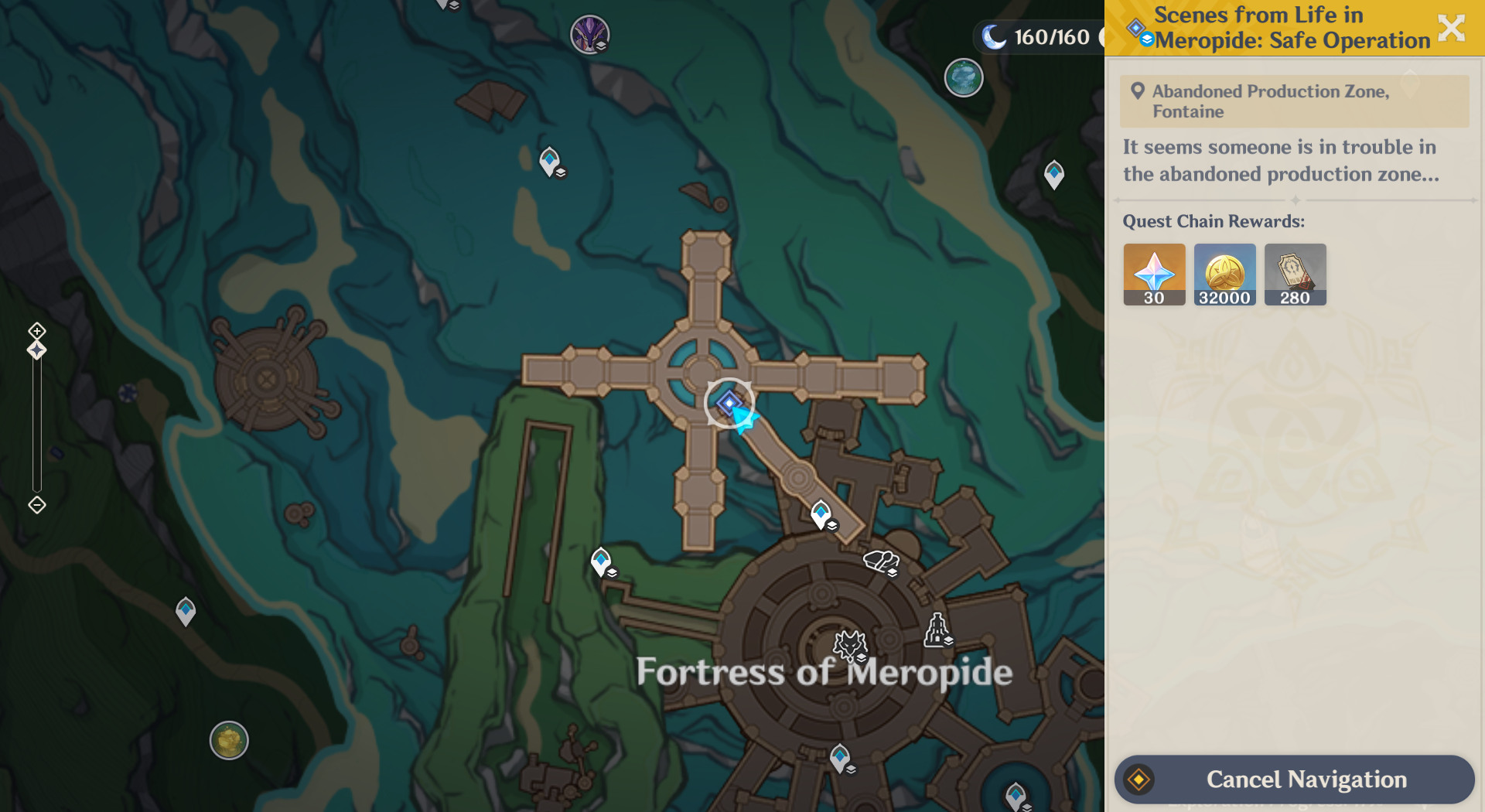Click the 280 Adventure EXP reward card

(1295, 274)
